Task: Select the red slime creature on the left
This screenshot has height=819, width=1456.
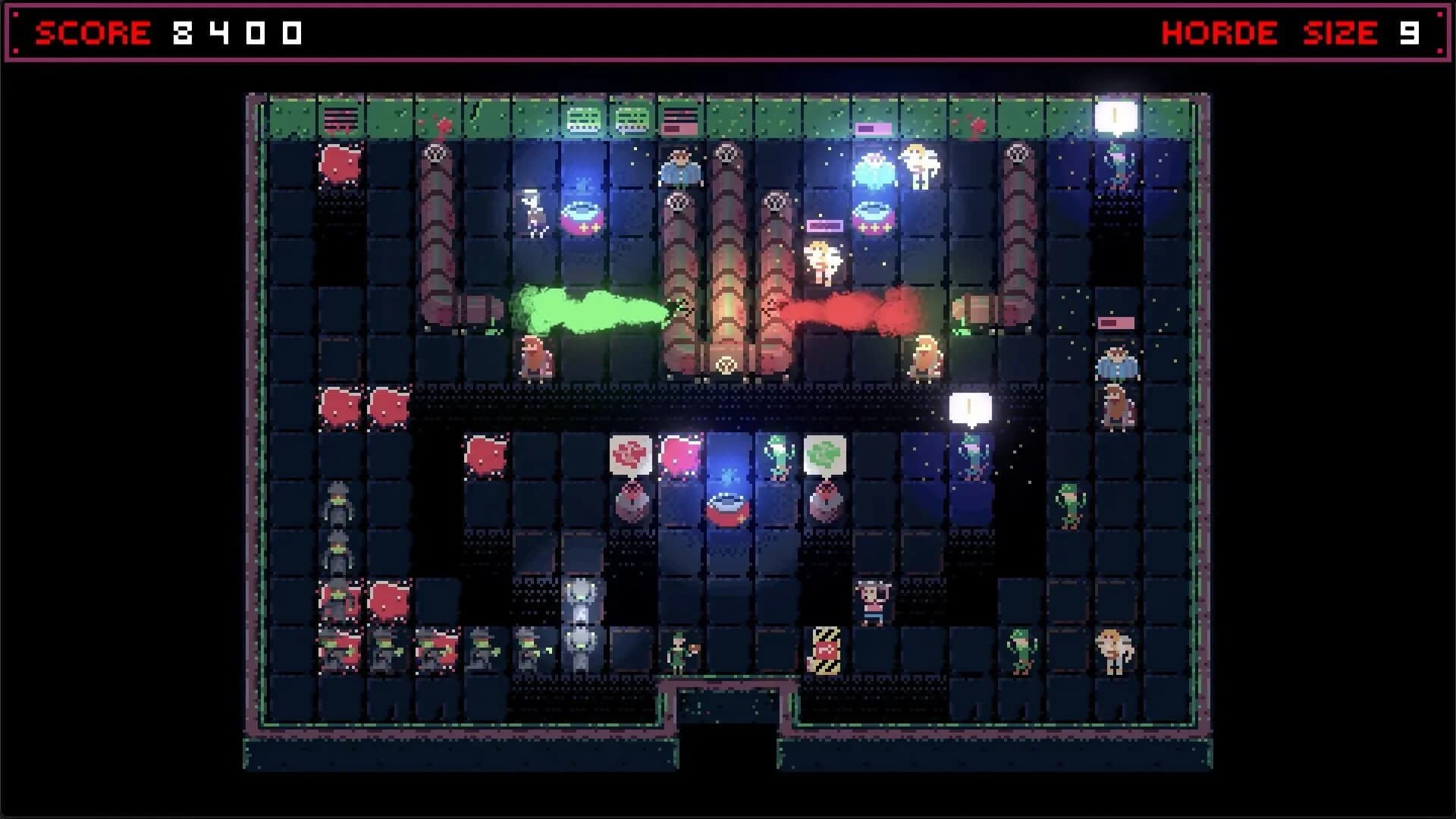Action: [340, 167]
